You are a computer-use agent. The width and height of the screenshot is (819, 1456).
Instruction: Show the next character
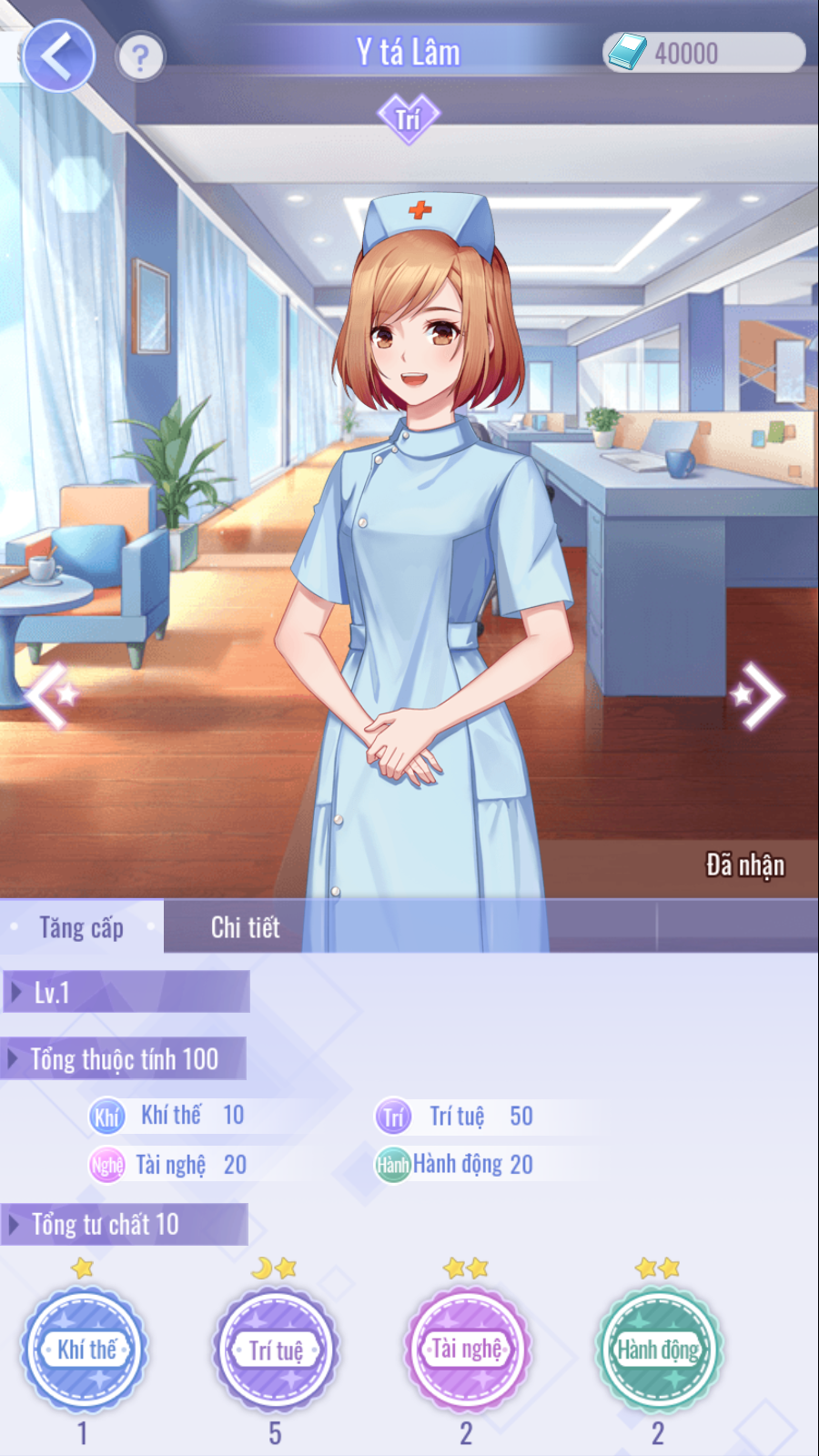click(x=759, y=696)
